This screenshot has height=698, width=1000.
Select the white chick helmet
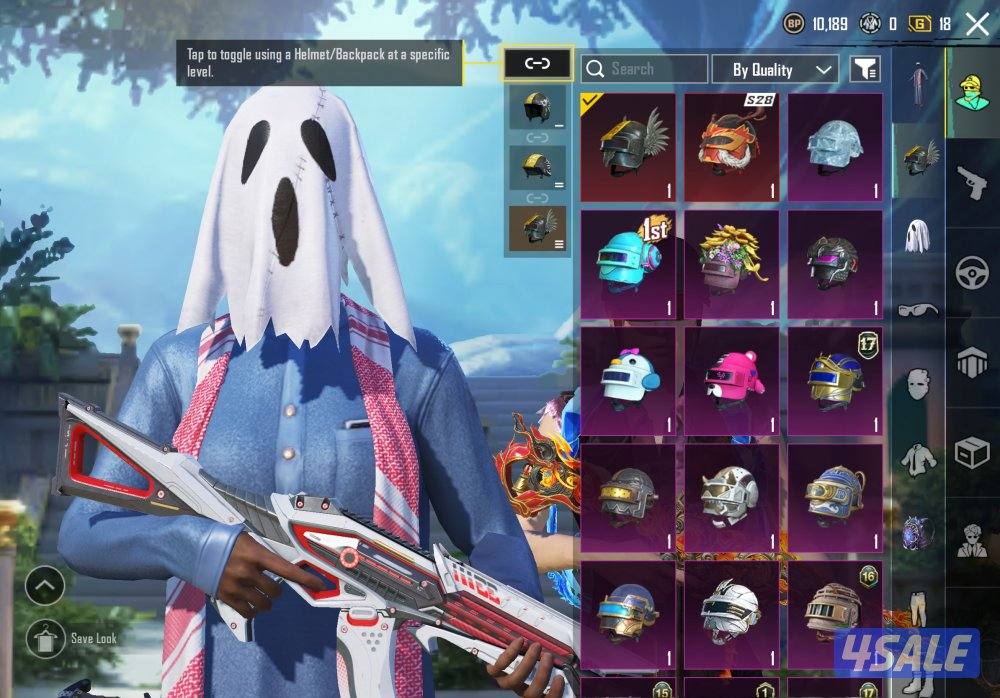click(x=628, y=381)
